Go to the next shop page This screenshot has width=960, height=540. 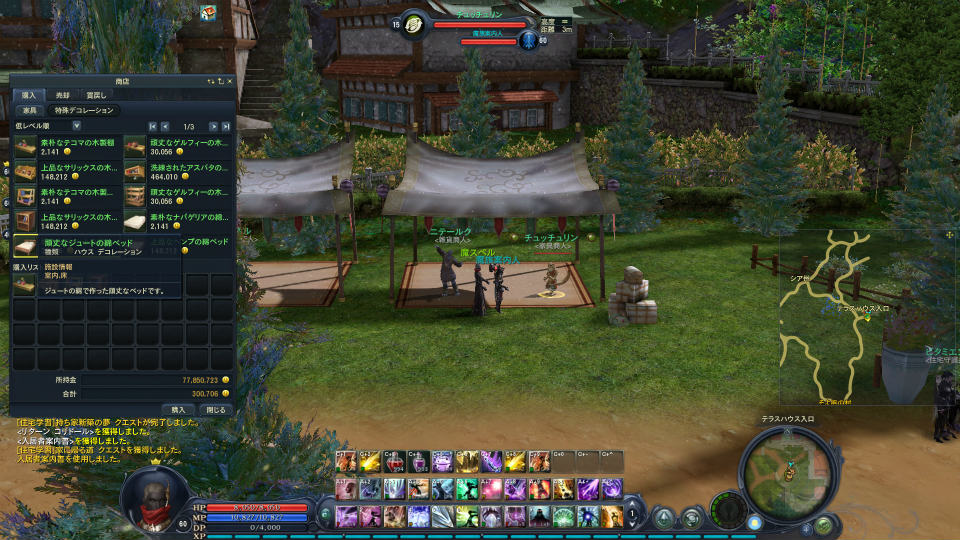[213, 126]
